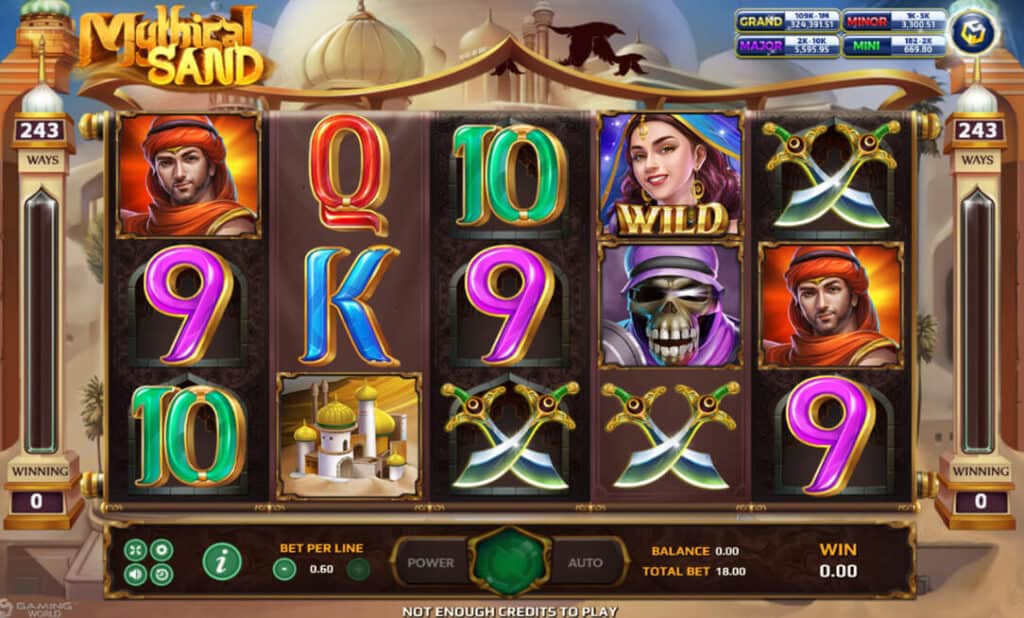The image size is (1024, 618).
Task: Click the gold cube logo badge
Action: coord(974,32)
